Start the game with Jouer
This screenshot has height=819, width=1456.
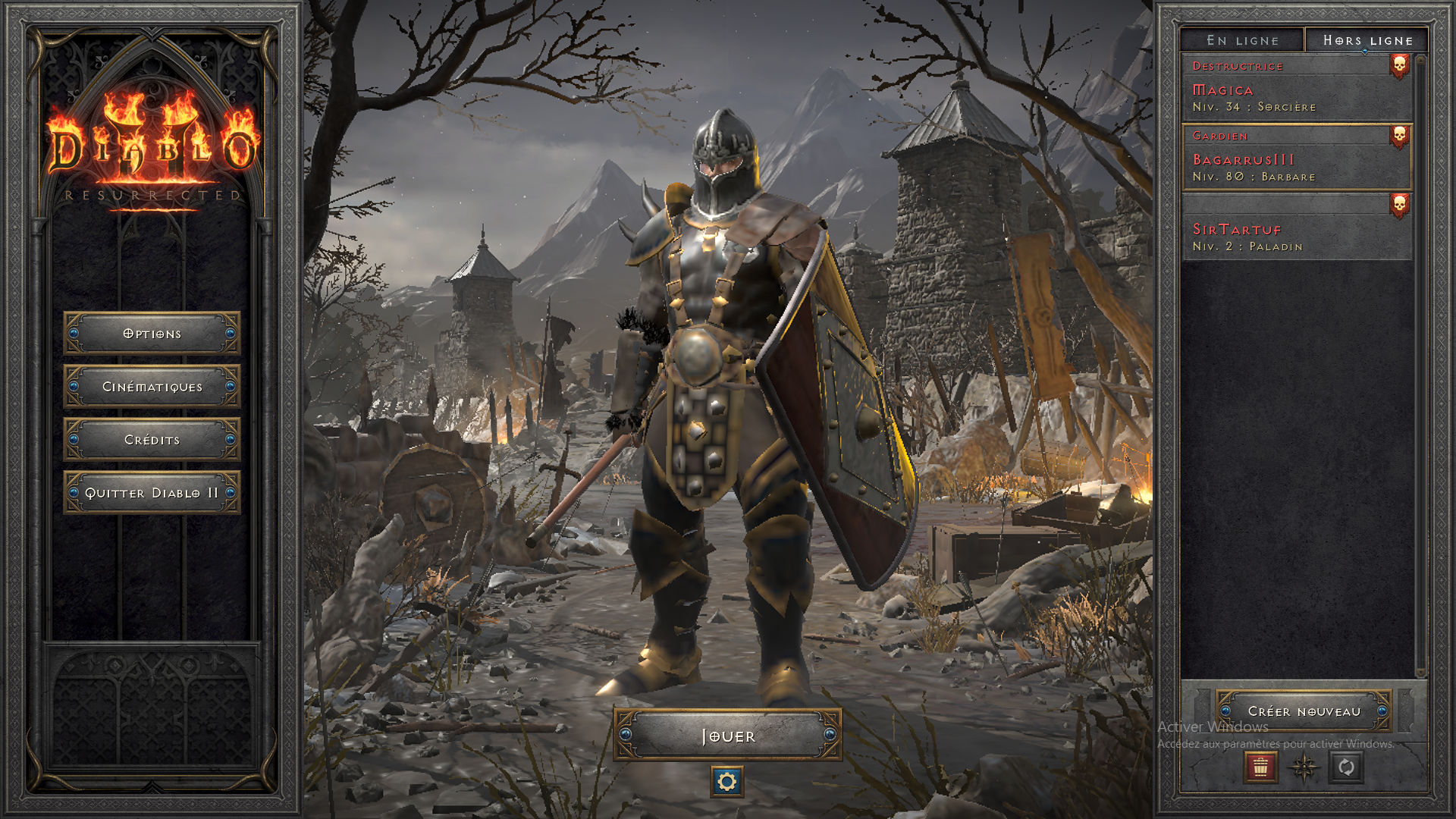[727, 736]
